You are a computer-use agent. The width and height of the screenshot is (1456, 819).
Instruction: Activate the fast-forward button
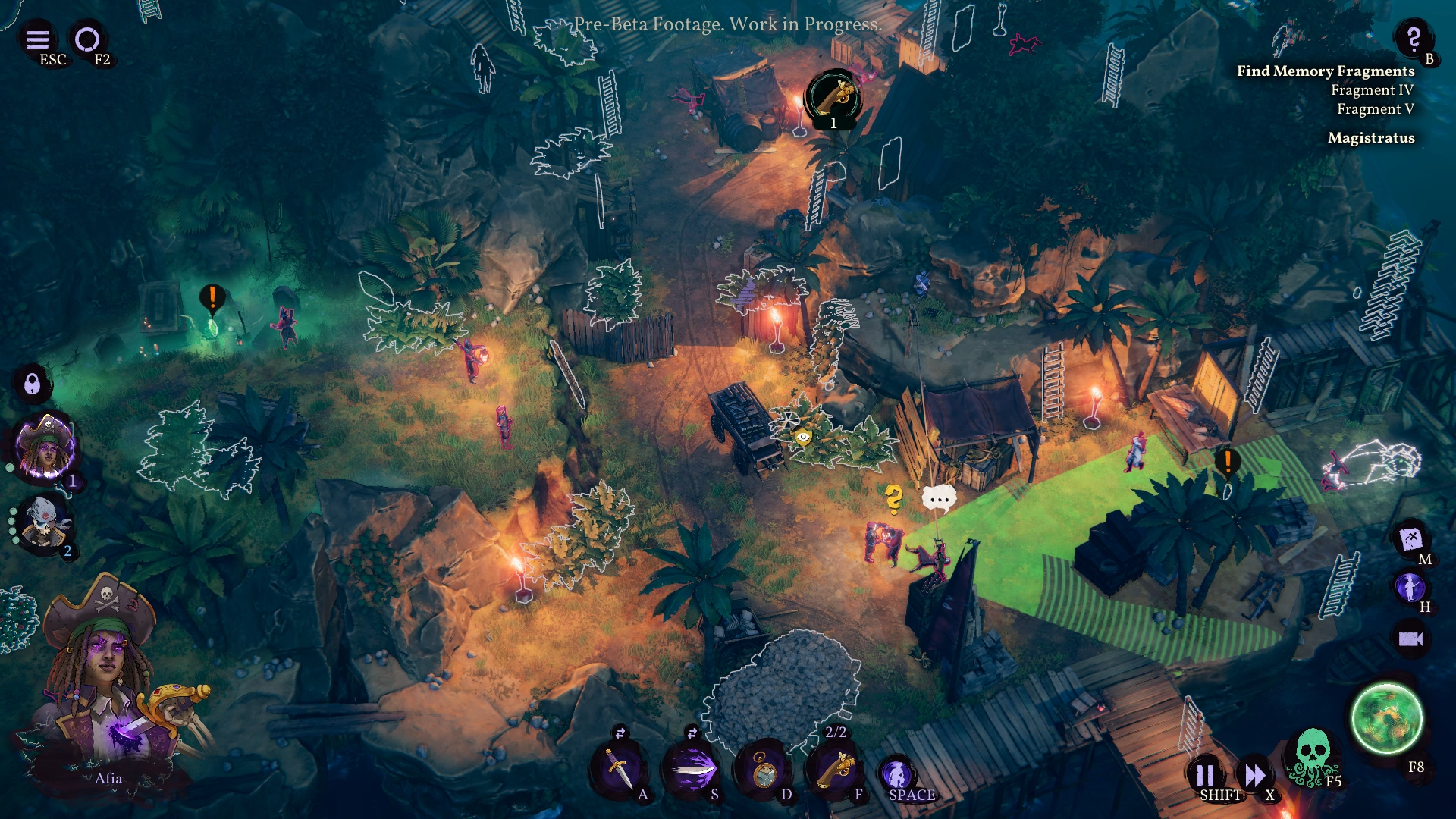(x=1254, y=775)
